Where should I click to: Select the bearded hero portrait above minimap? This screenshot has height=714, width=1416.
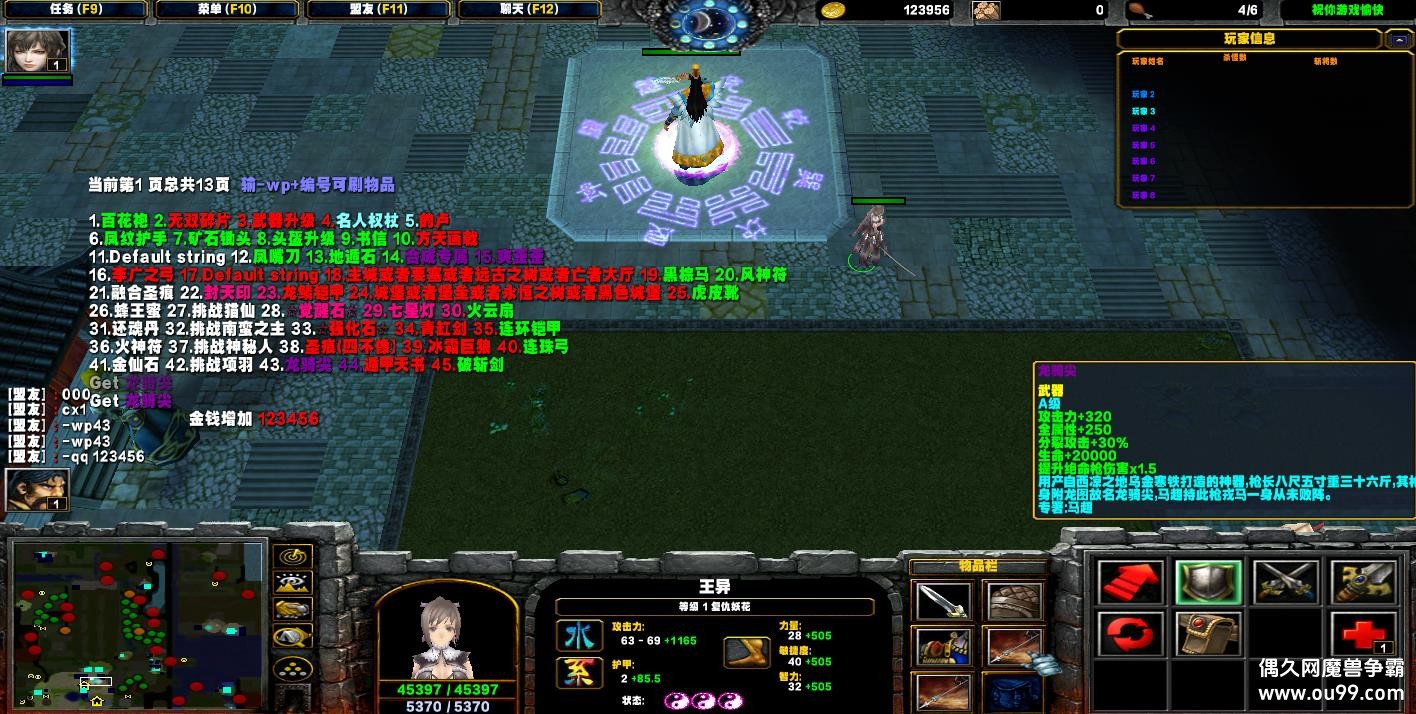pos(37,489)
